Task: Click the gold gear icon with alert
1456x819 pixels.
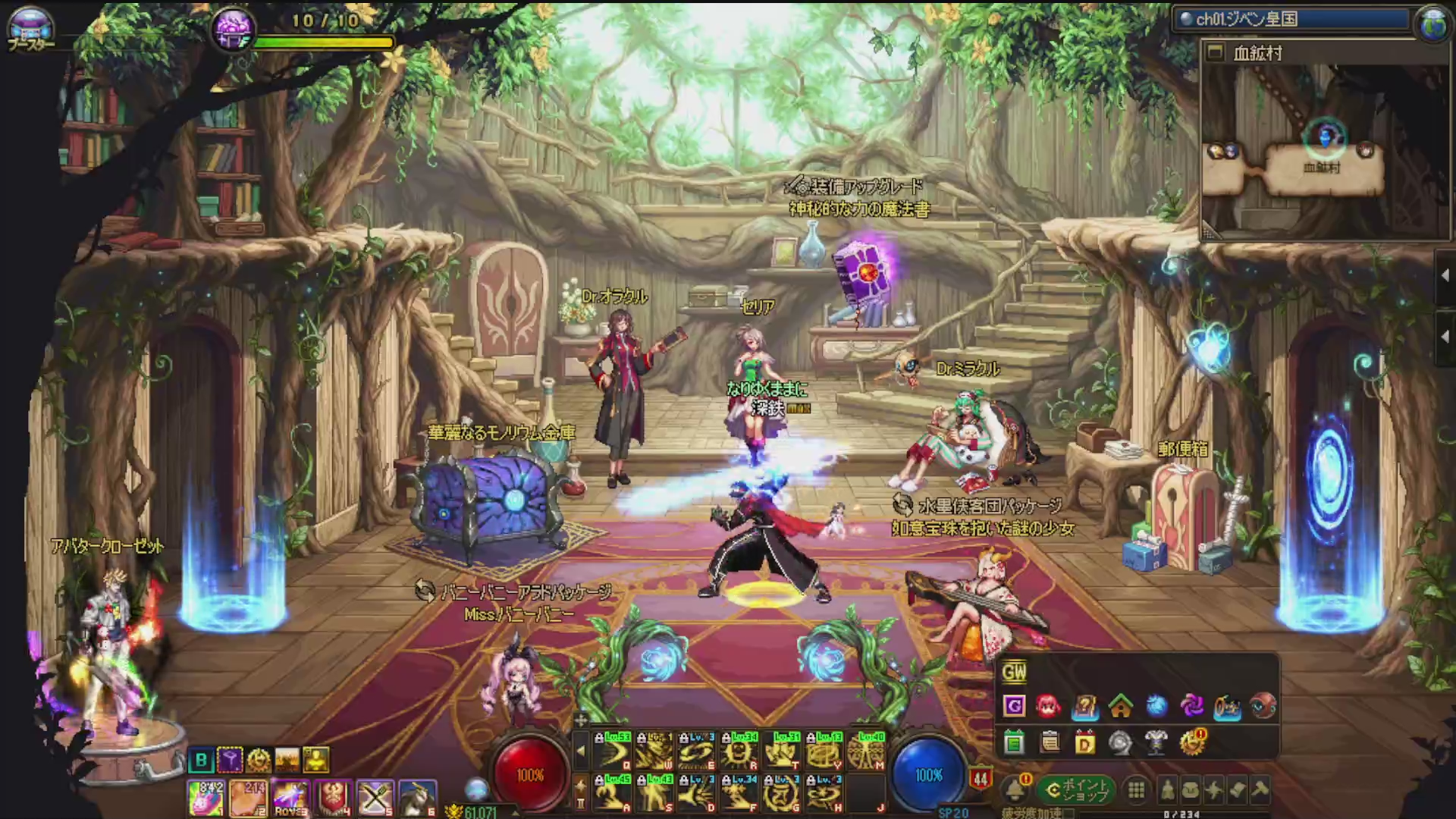Action: pyautogui.click(x=1192, y=742)
